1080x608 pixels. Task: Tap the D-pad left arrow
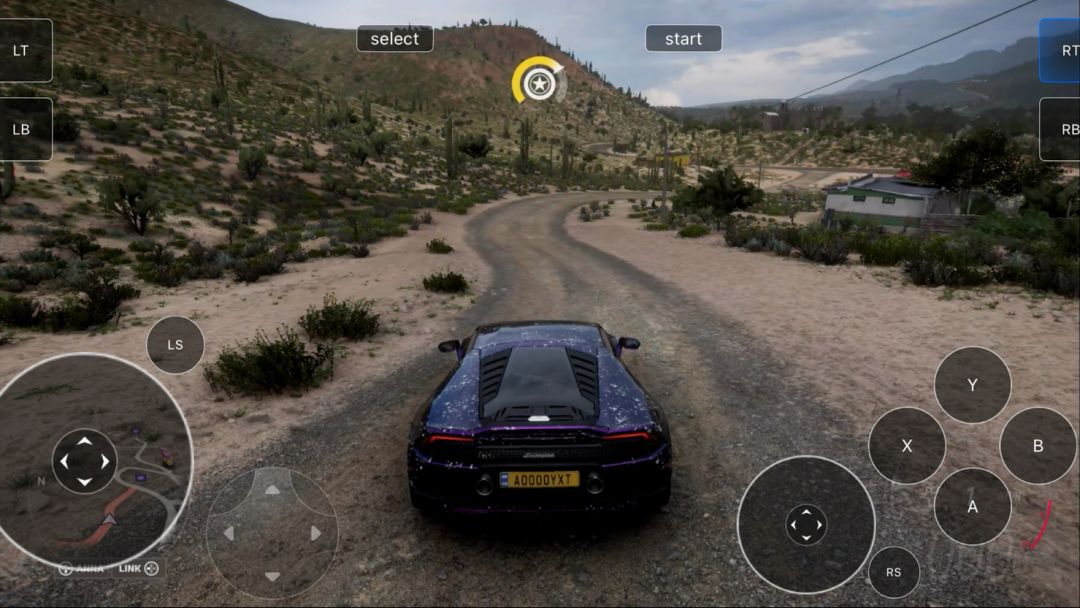coord(229,534)
